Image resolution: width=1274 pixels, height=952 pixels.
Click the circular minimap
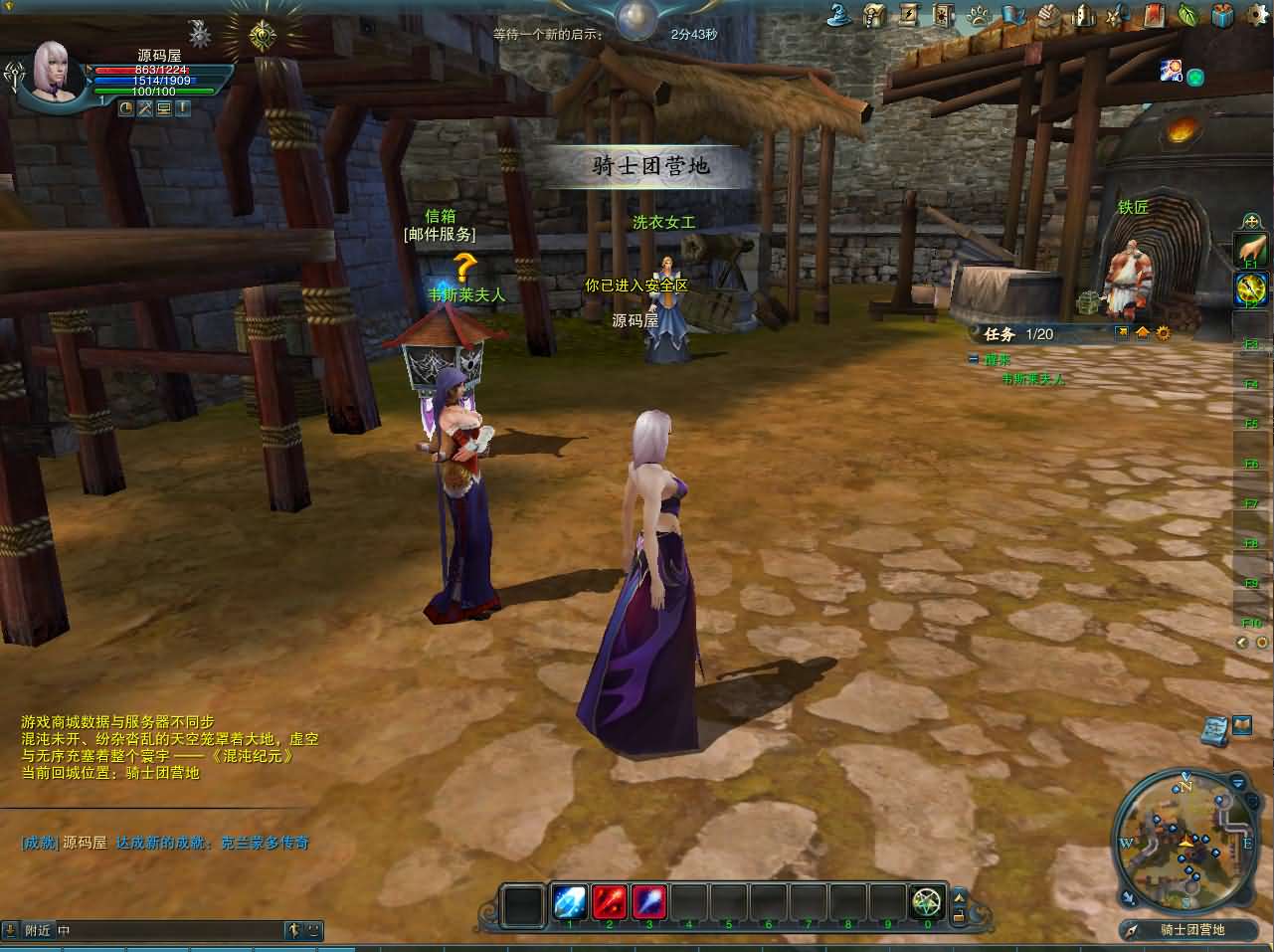[1184, 842]
